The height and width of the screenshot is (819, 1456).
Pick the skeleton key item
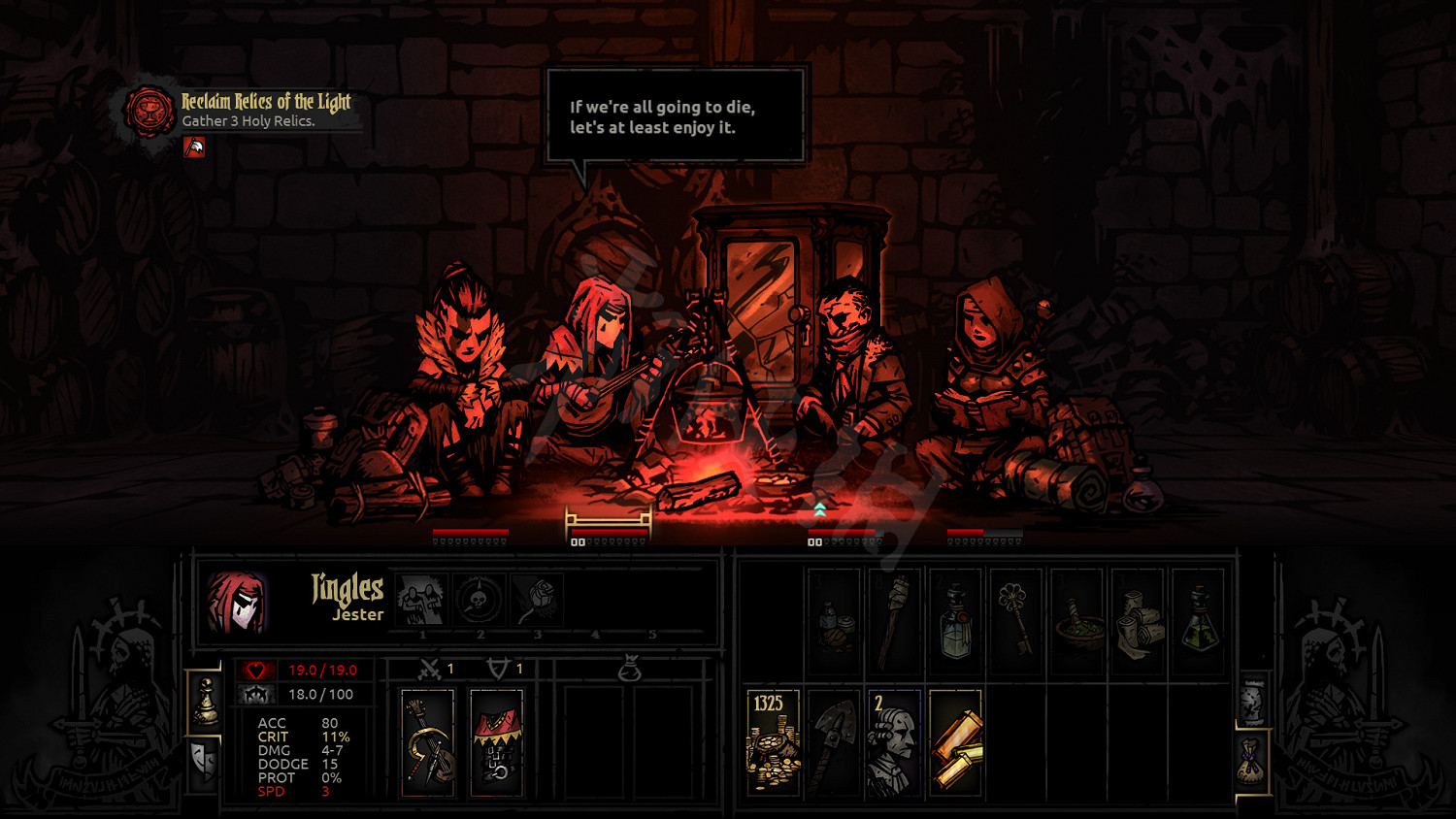pyautogui.click(x=1015, y=622)
